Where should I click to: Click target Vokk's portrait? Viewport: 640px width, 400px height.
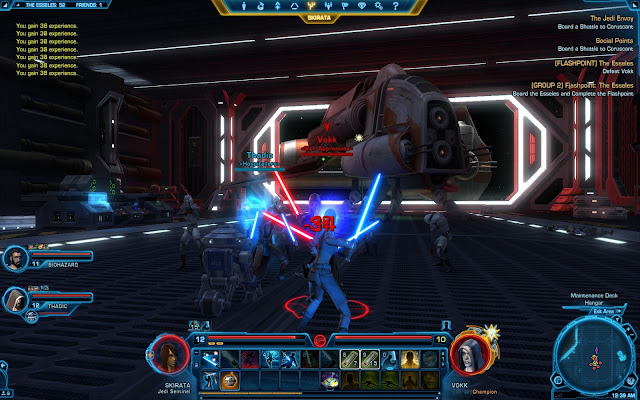(x=468, y=354)
